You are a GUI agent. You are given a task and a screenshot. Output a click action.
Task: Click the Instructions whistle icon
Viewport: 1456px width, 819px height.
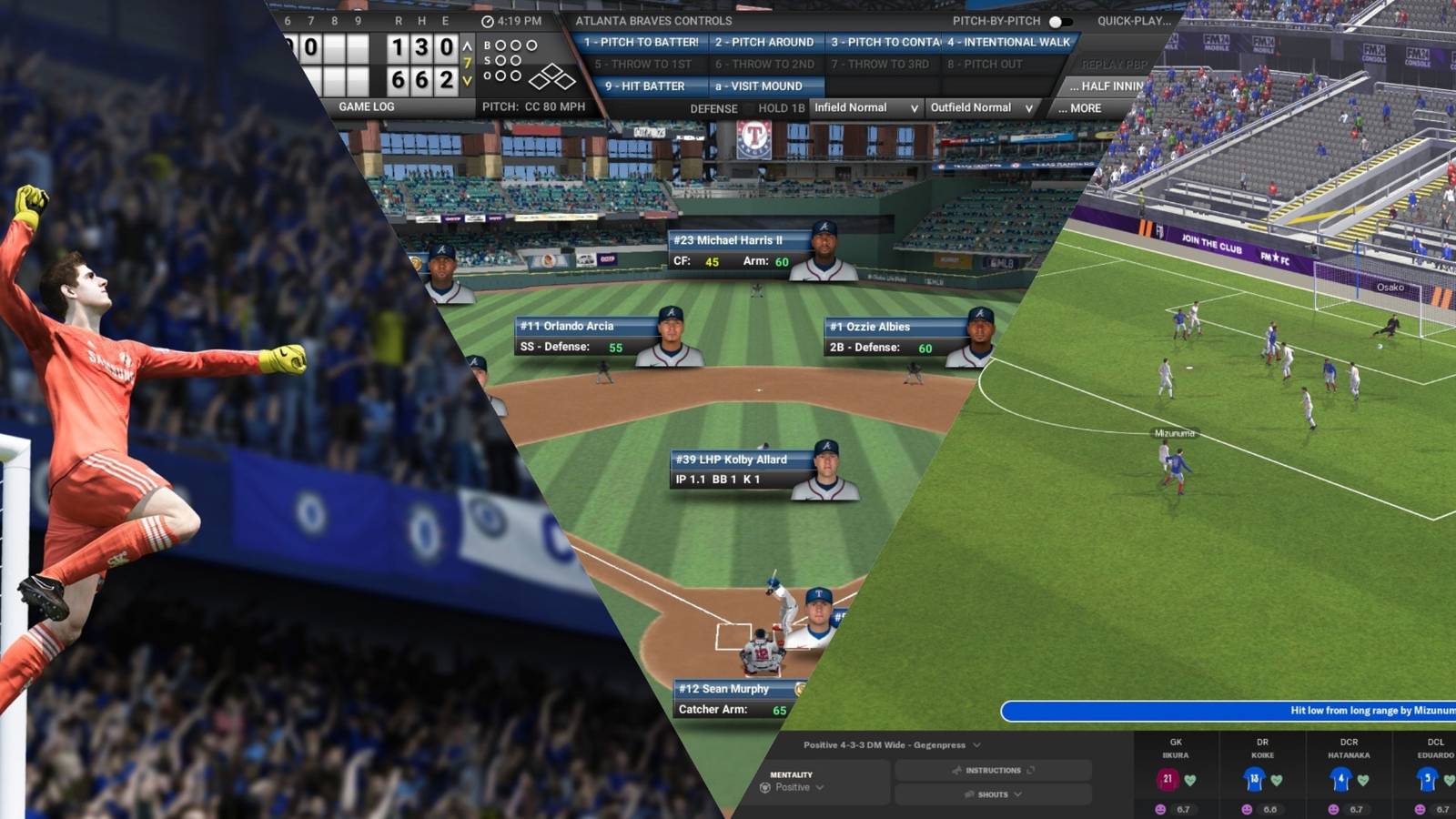(x=957, y=770)
